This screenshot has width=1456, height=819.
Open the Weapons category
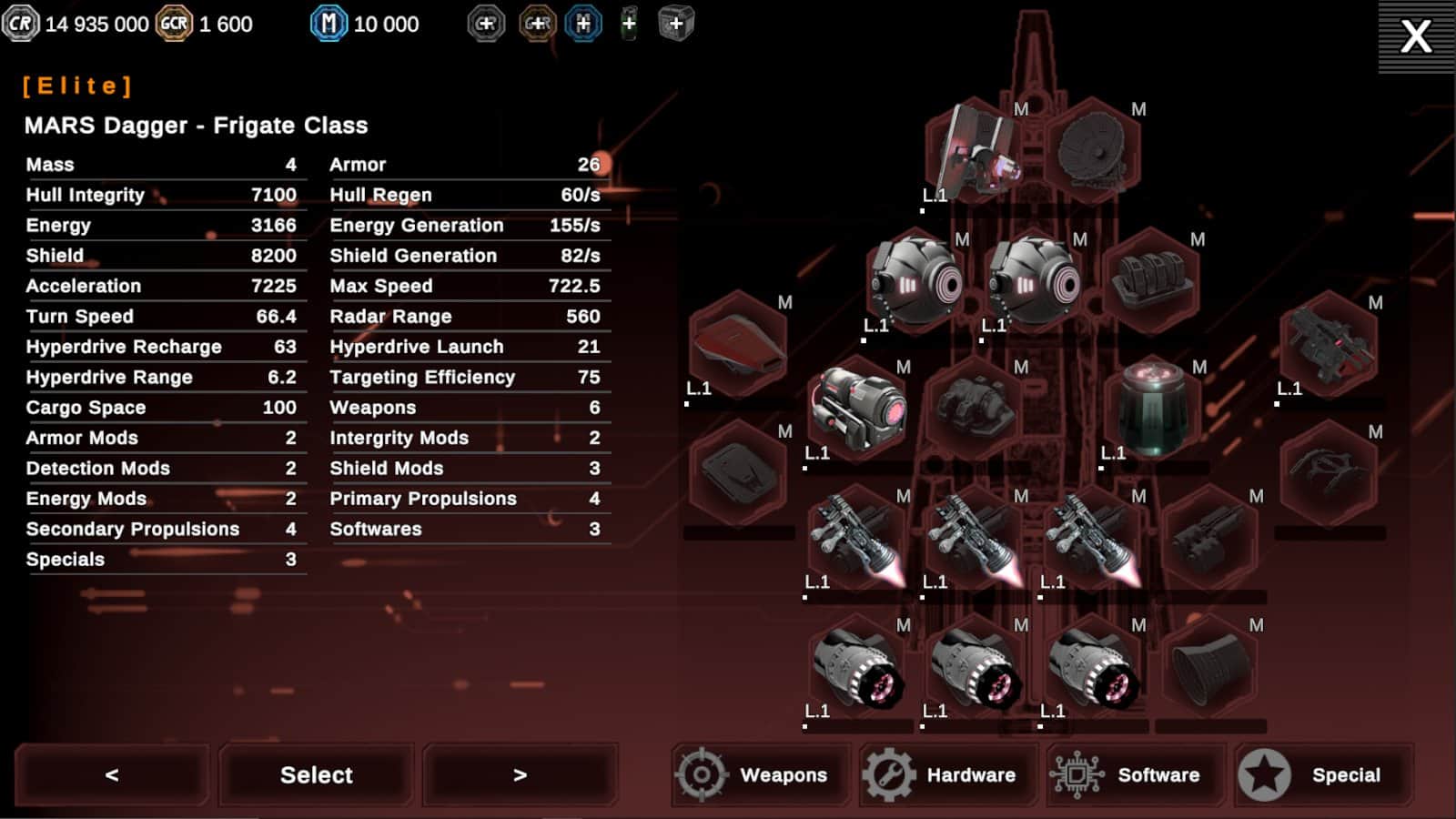click(761, 775)
